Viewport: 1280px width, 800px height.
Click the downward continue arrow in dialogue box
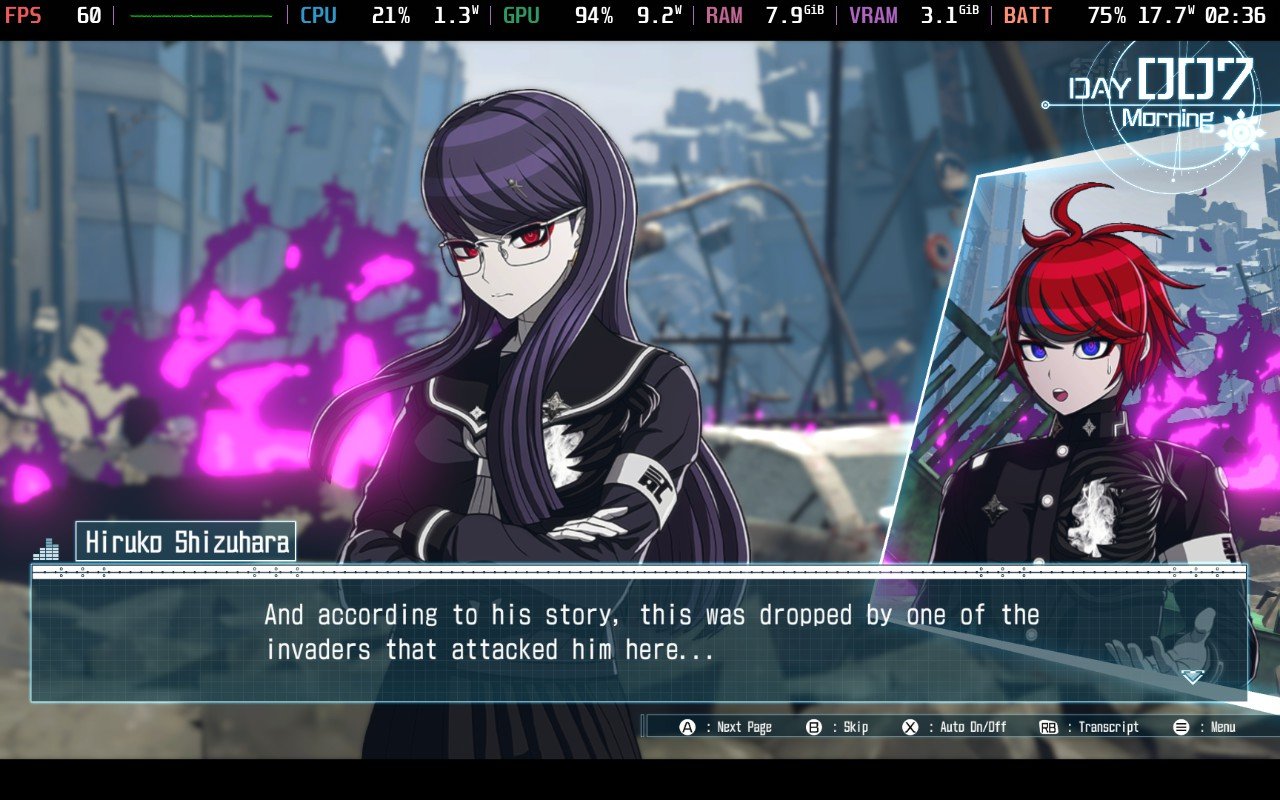tap(1192, 677)
